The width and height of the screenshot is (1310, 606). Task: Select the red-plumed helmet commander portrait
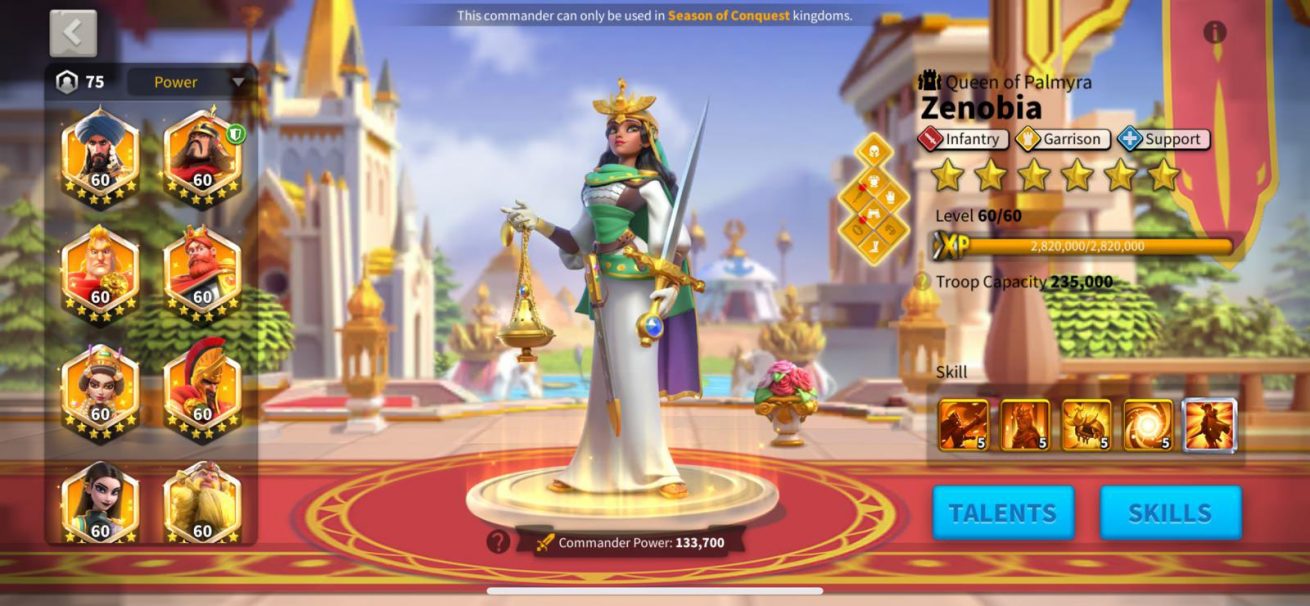(x=202, y=389)
